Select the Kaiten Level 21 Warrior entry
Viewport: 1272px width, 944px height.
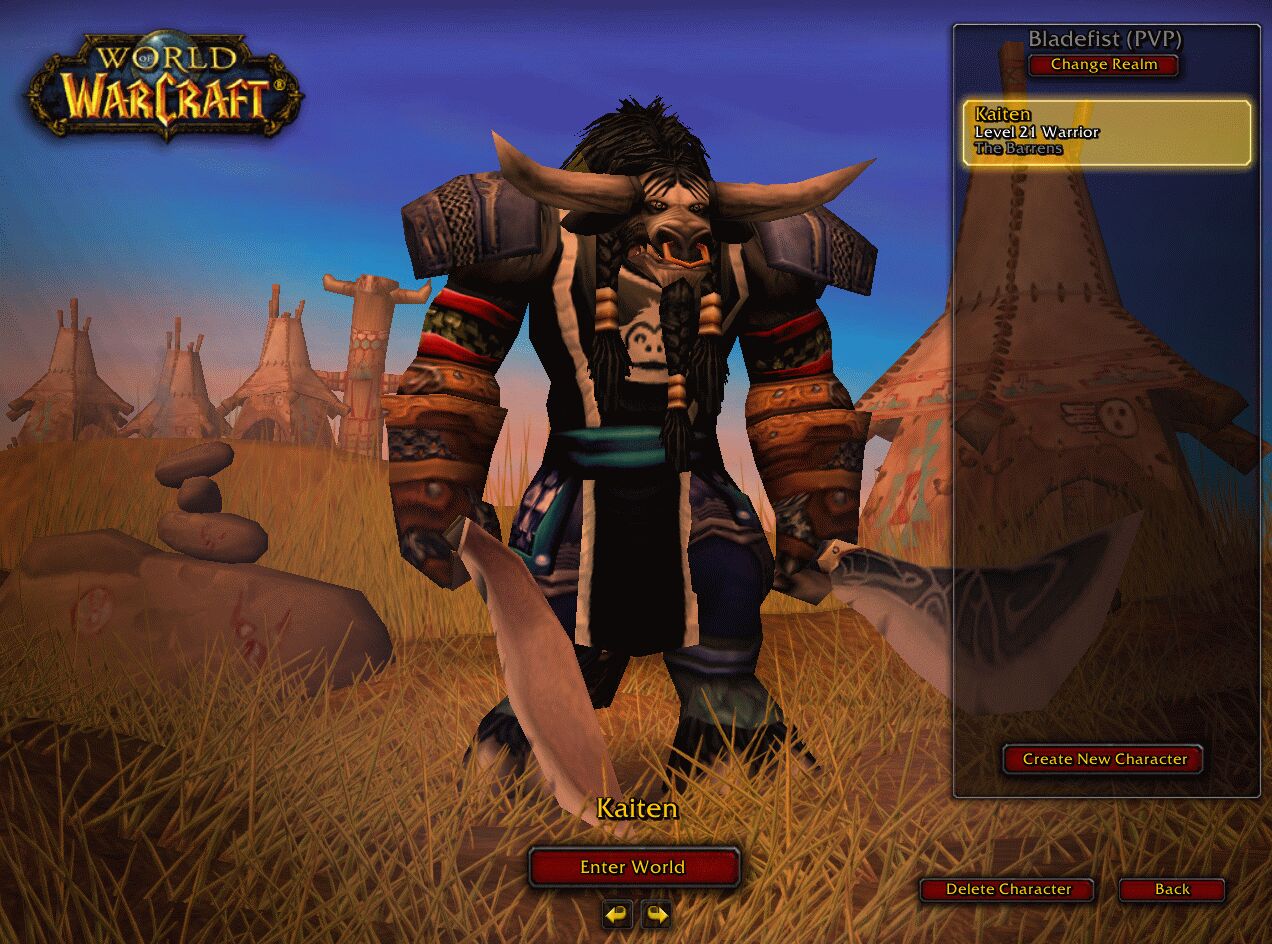[x=1106, y=132]
